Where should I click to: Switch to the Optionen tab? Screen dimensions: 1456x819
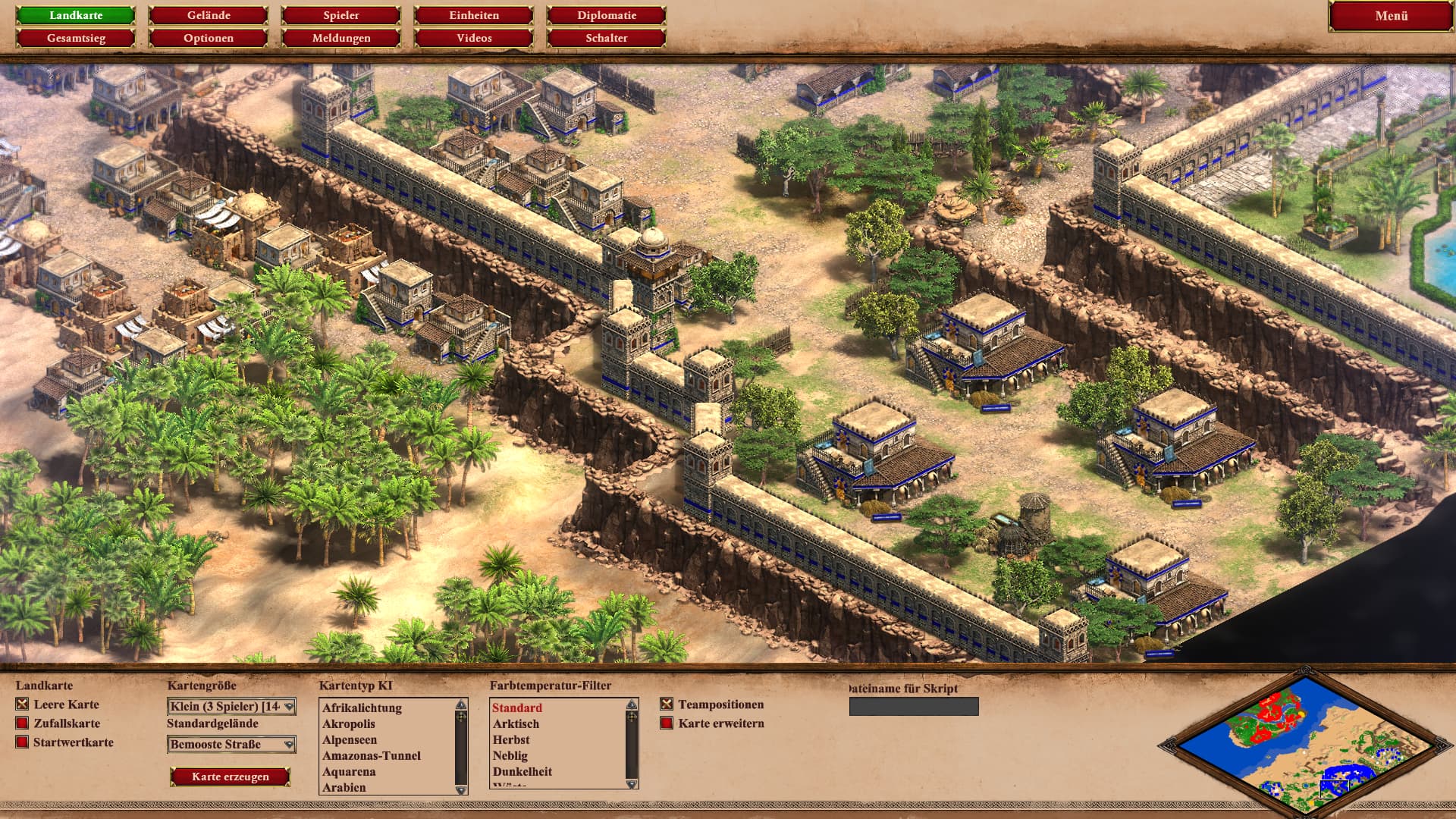[209, 38]
